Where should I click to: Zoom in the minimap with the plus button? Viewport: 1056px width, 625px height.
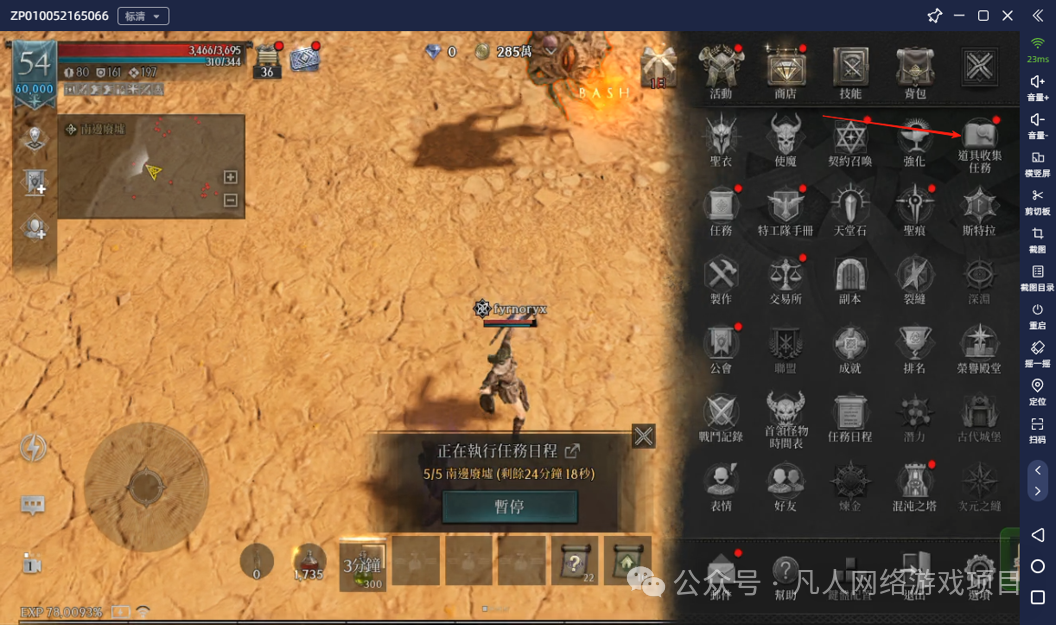pos(230,177)
